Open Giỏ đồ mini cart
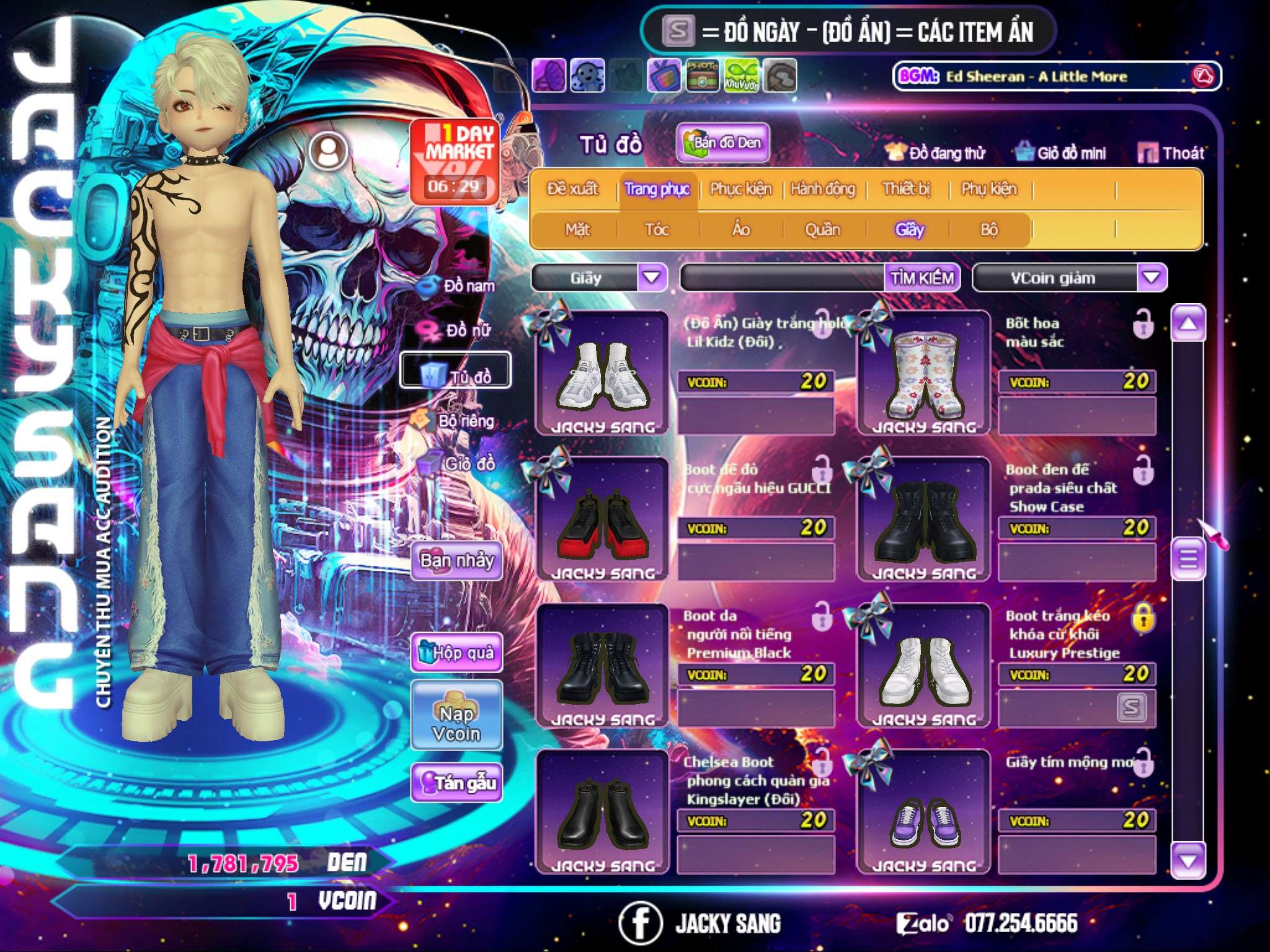Screen dimensions: 1270x952 point(1060,153)
